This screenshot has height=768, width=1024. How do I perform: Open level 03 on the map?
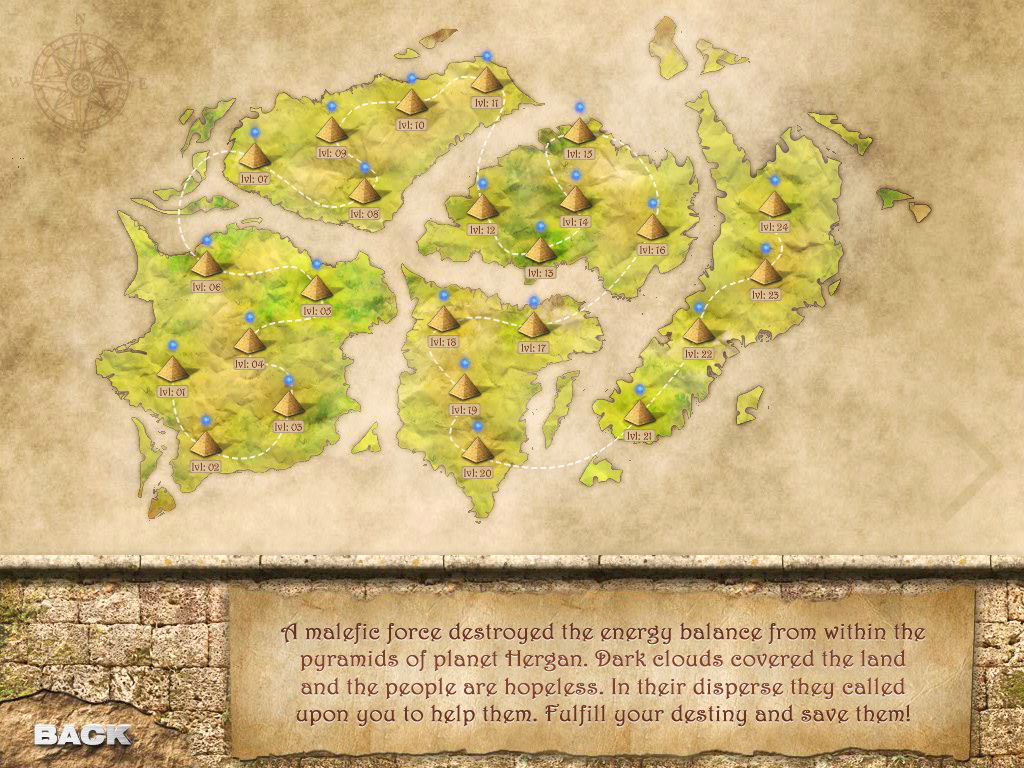288,404
